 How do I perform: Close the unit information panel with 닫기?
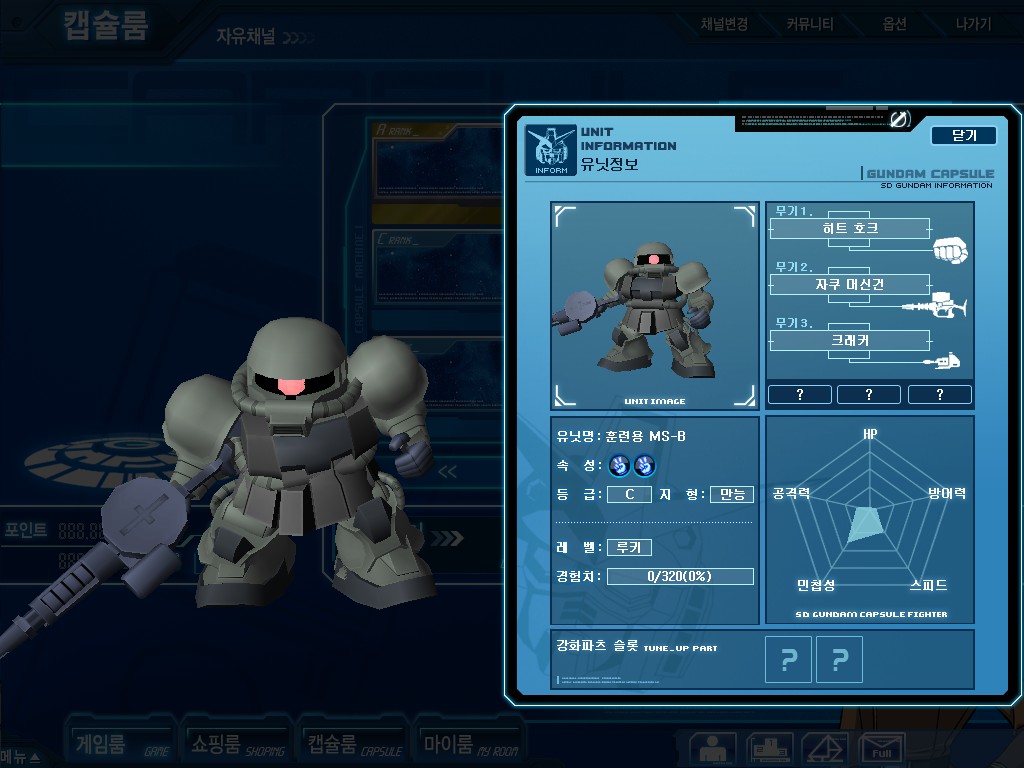pos(963,136)
